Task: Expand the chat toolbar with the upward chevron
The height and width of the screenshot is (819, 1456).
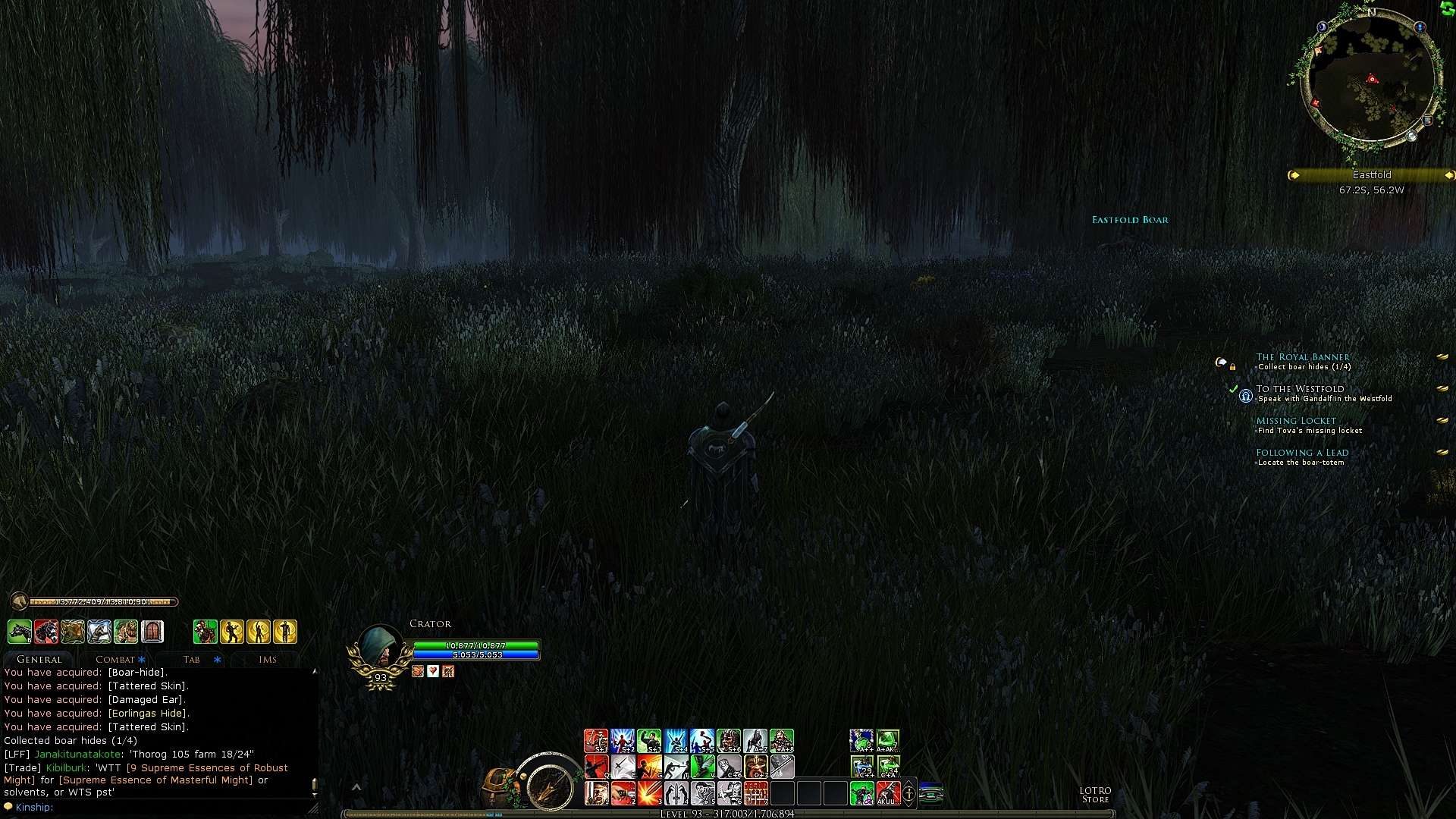Action: [356, 787]
